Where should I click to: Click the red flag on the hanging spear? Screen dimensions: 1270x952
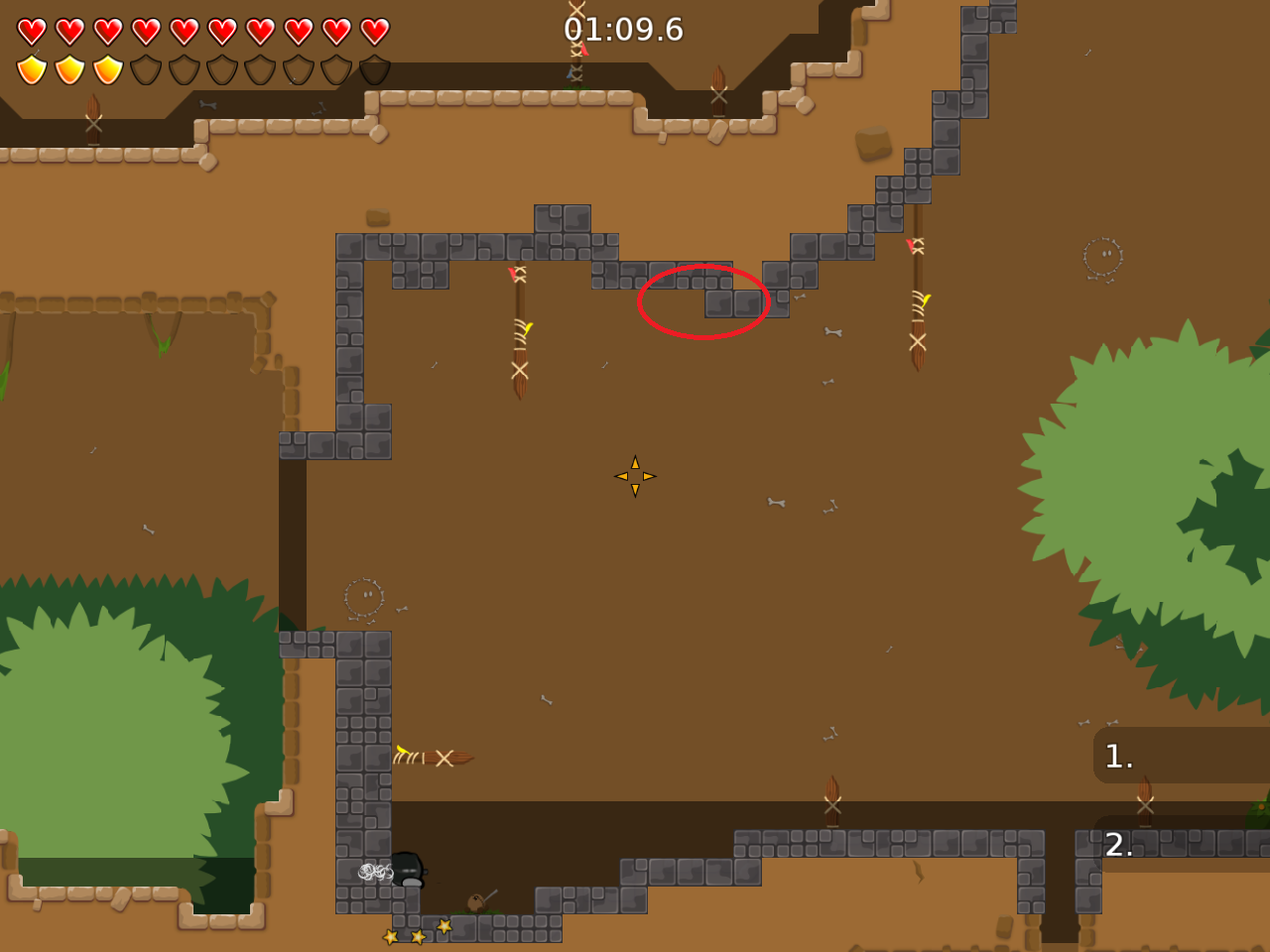pos(511,273)
